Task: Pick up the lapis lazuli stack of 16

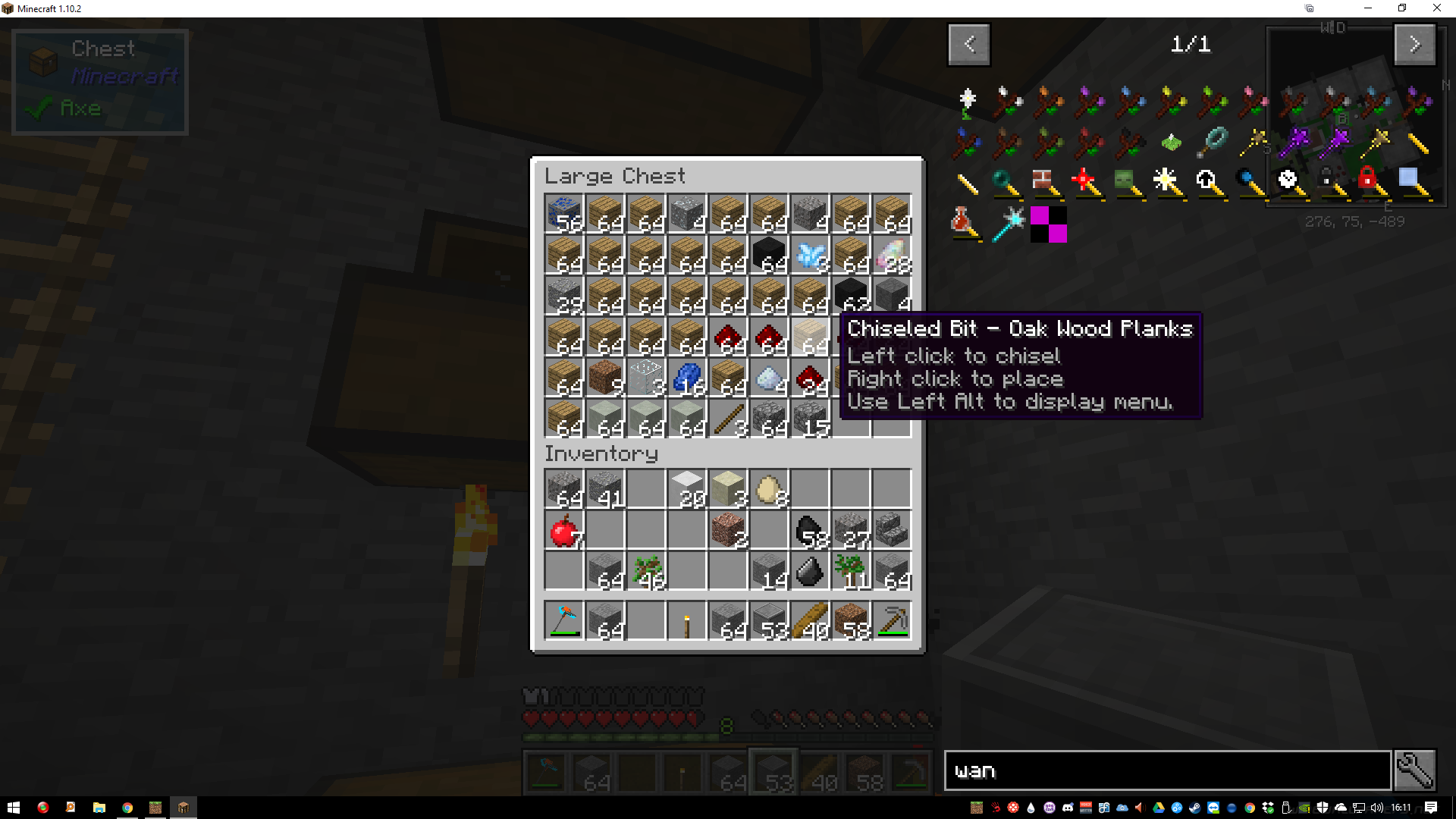Action: click(687, 378)
